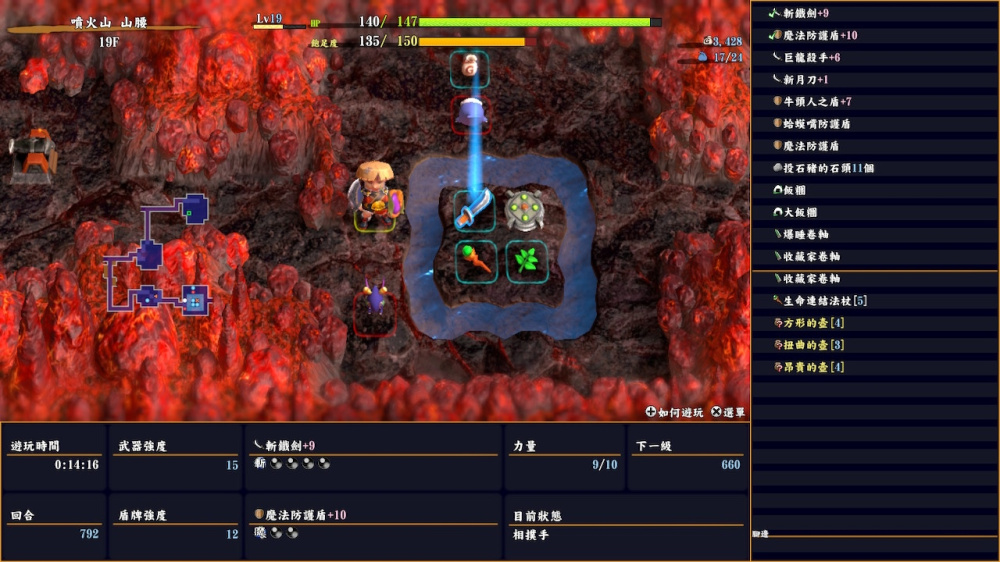Choose 巨龍殺手+6 from the inventory
Screen dimensions: 1000x562
point(811,57)
